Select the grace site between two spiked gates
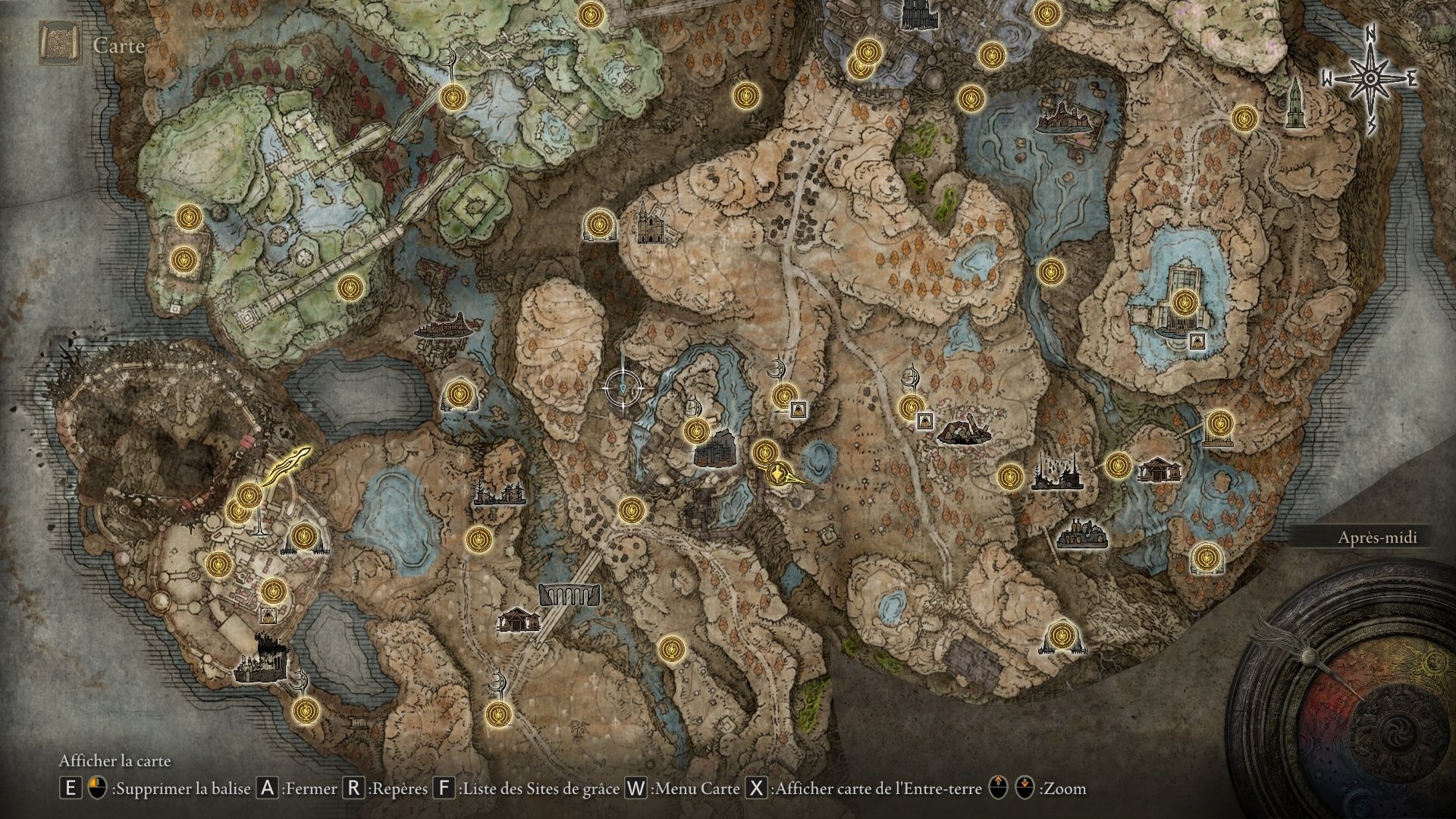The image size is (1456, 819). click(304, 537)
